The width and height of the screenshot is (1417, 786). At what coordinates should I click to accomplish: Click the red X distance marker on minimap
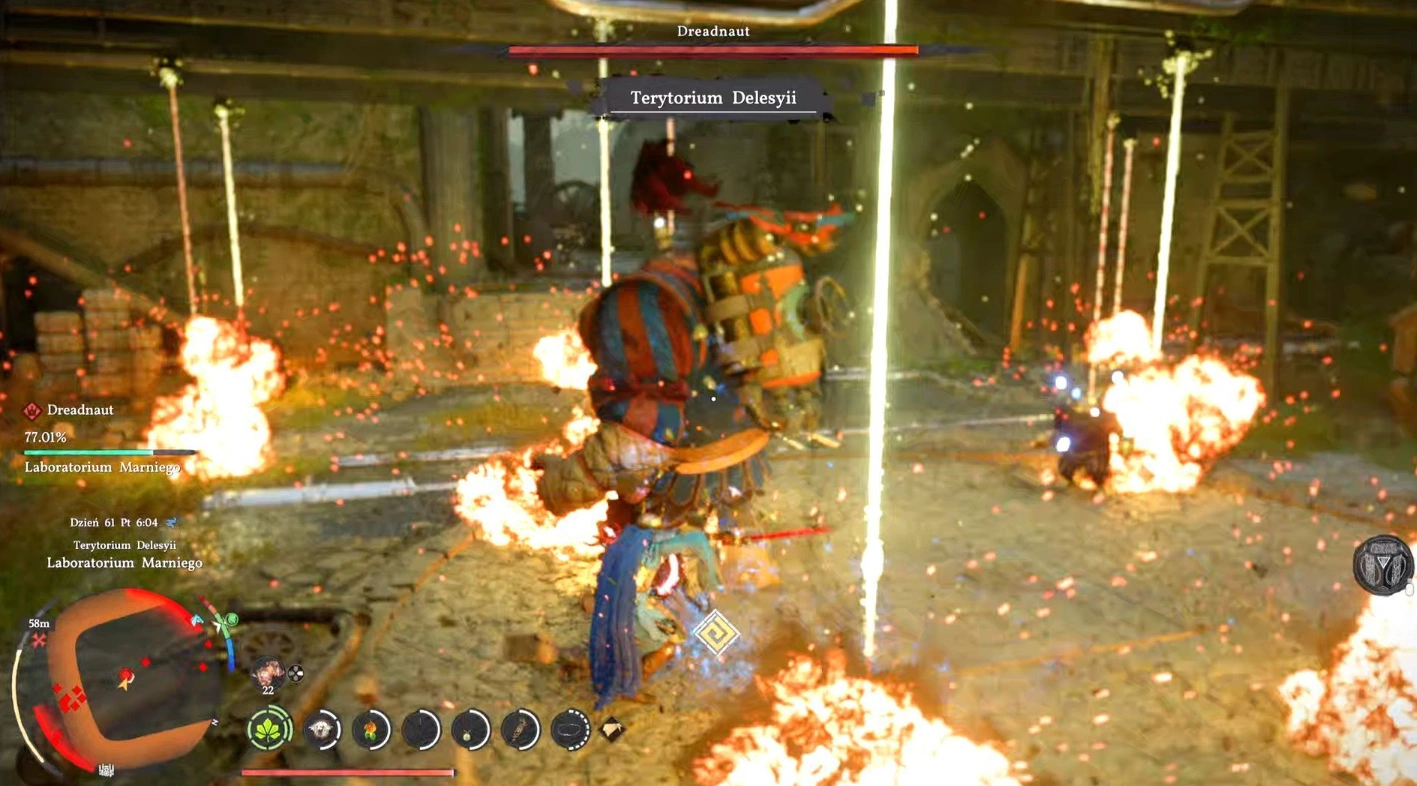pyautogui.click(x=39, y=639)
